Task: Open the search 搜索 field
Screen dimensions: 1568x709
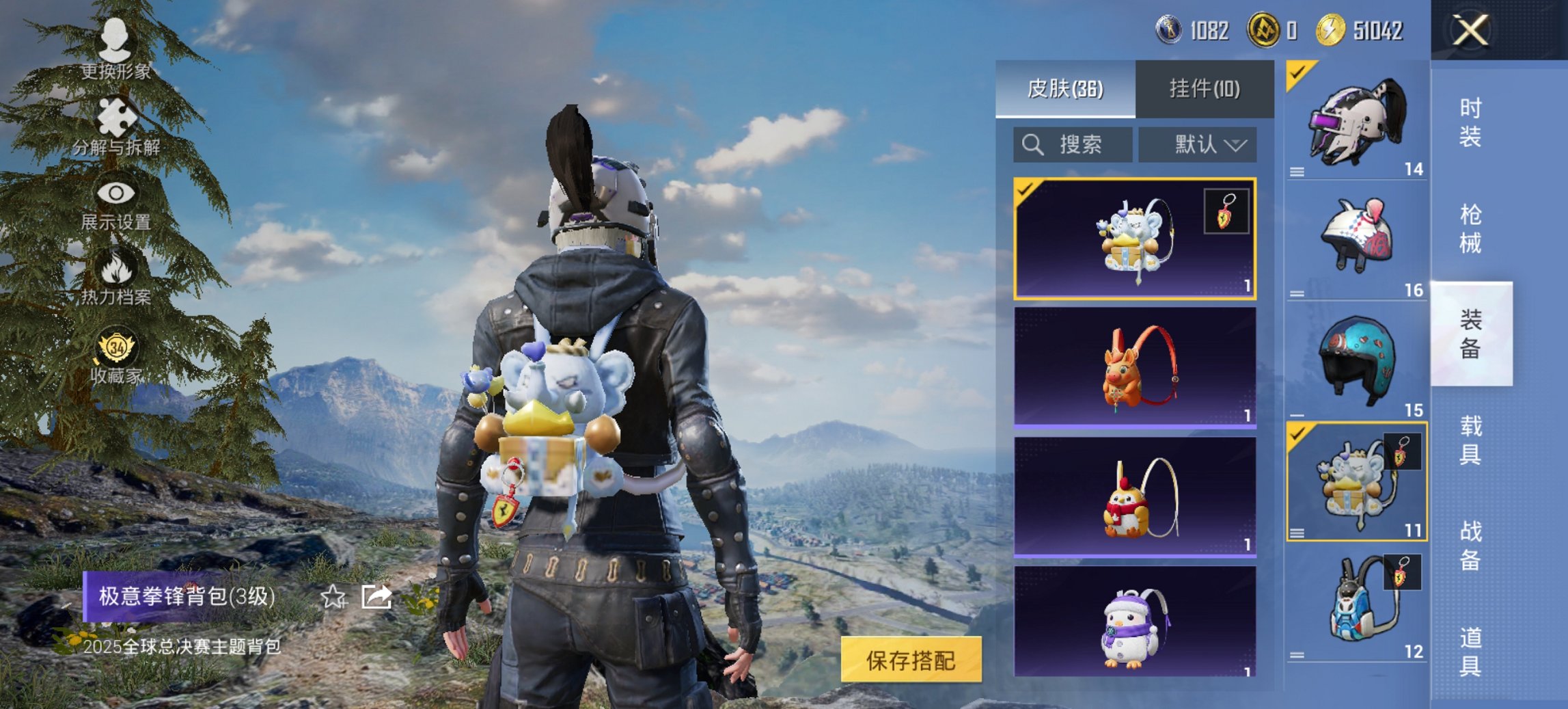Action: 1073,146
